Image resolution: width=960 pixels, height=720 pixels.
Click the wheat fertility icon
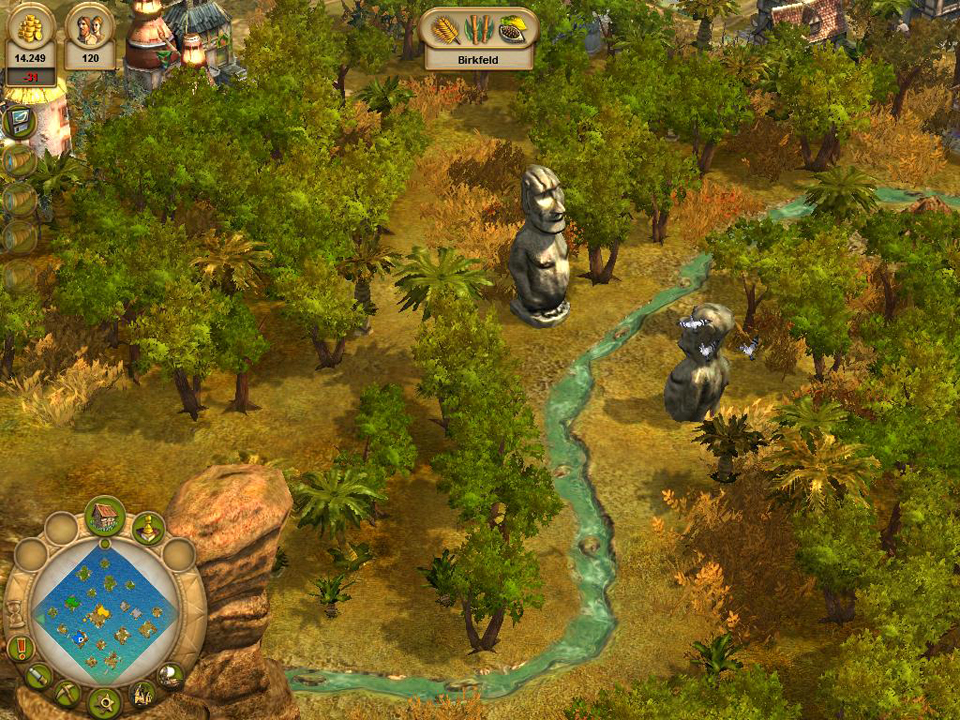446,30
